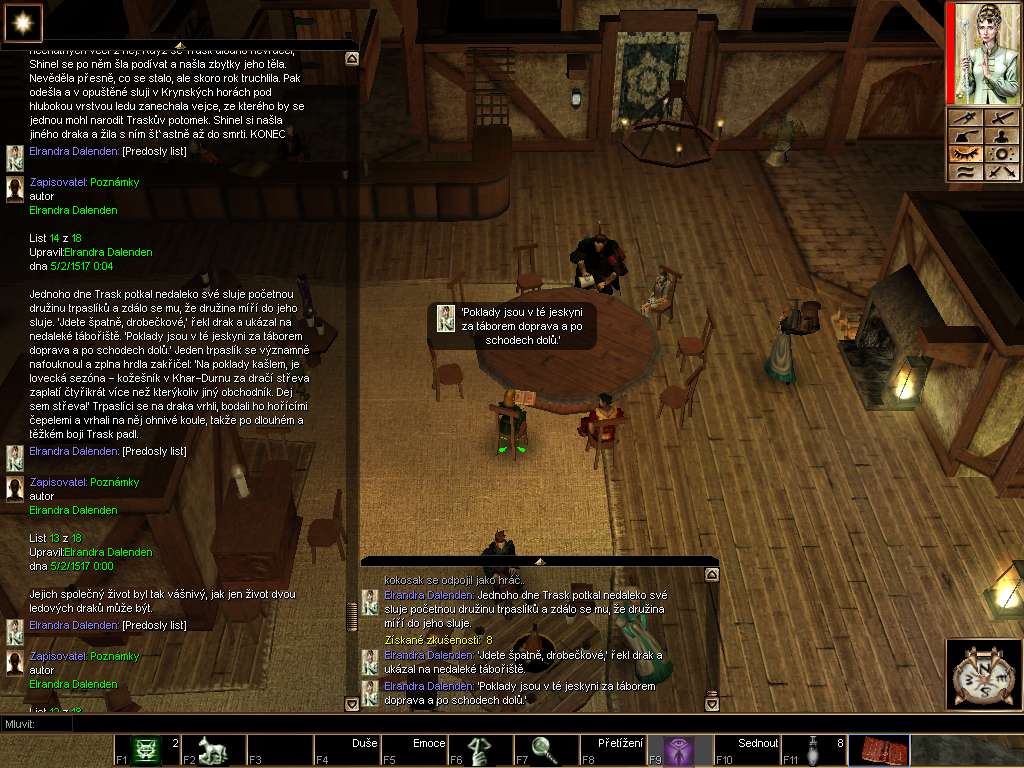Screen dimensions: 1024x768
Task: Toggle the crossed swords mode button
Action: (x=1000, y=172)
